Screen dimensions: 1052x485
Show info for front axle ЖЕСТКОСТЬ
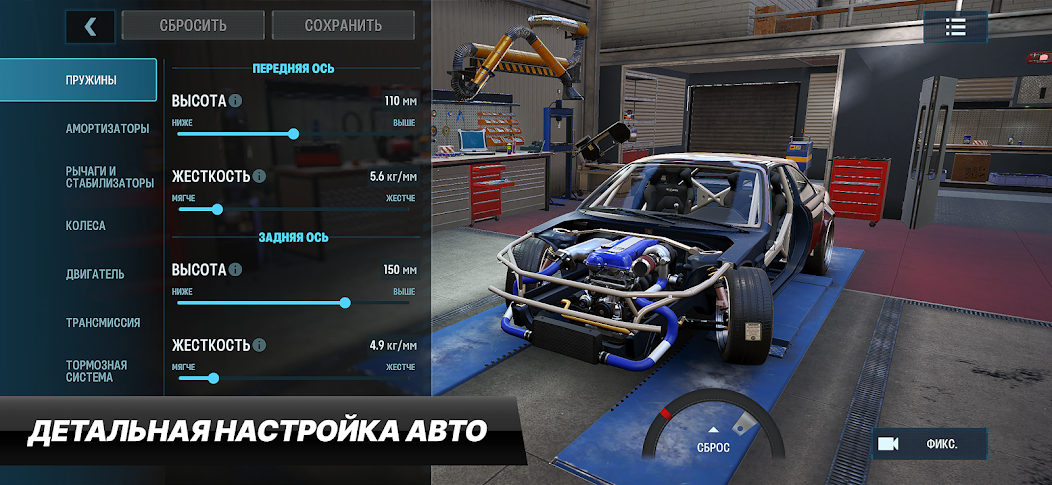(259, 176)
